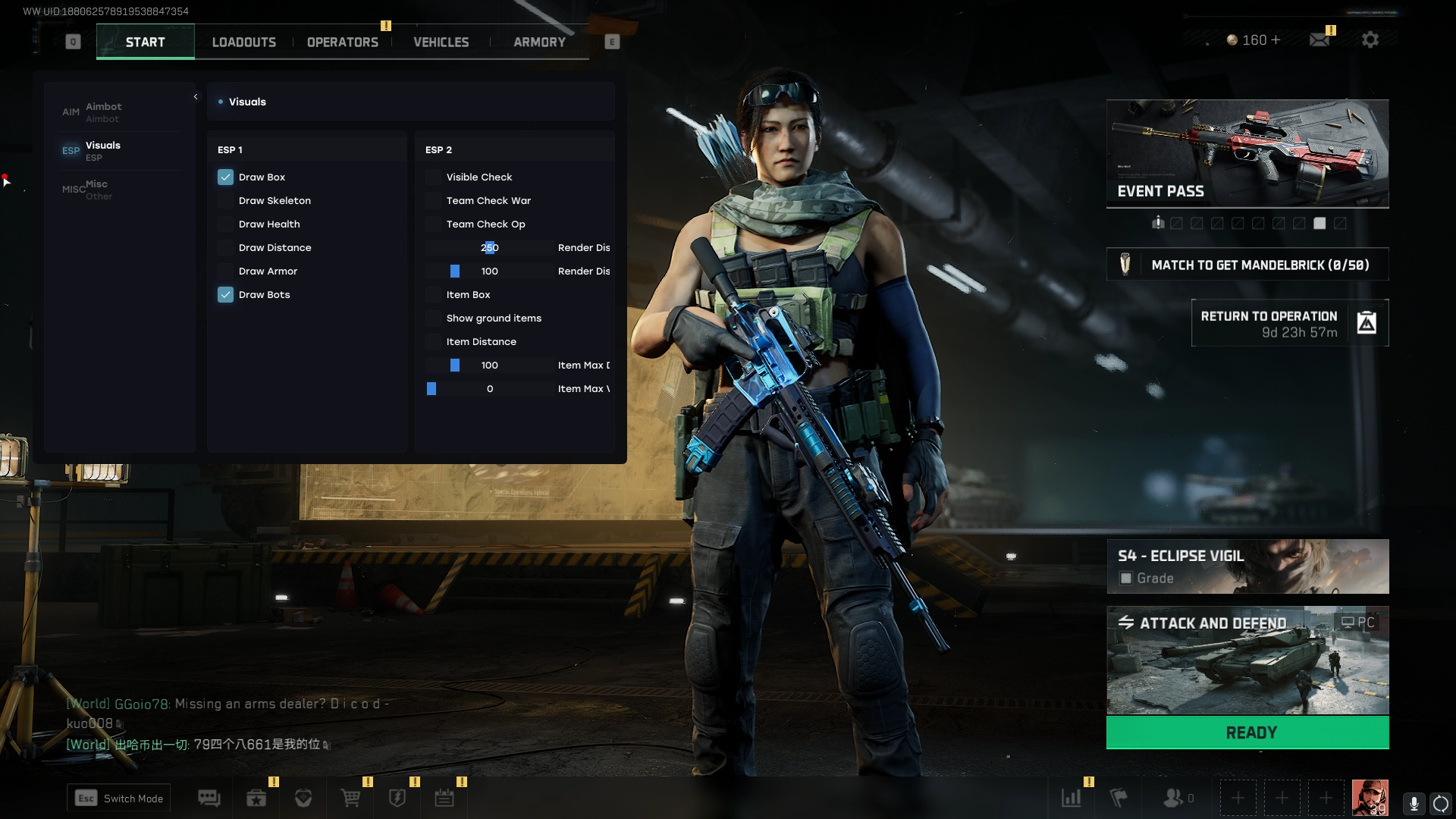This screenshot has height=819, width=1456.
Task: Click the READY button
Action: click(1247, 732)
